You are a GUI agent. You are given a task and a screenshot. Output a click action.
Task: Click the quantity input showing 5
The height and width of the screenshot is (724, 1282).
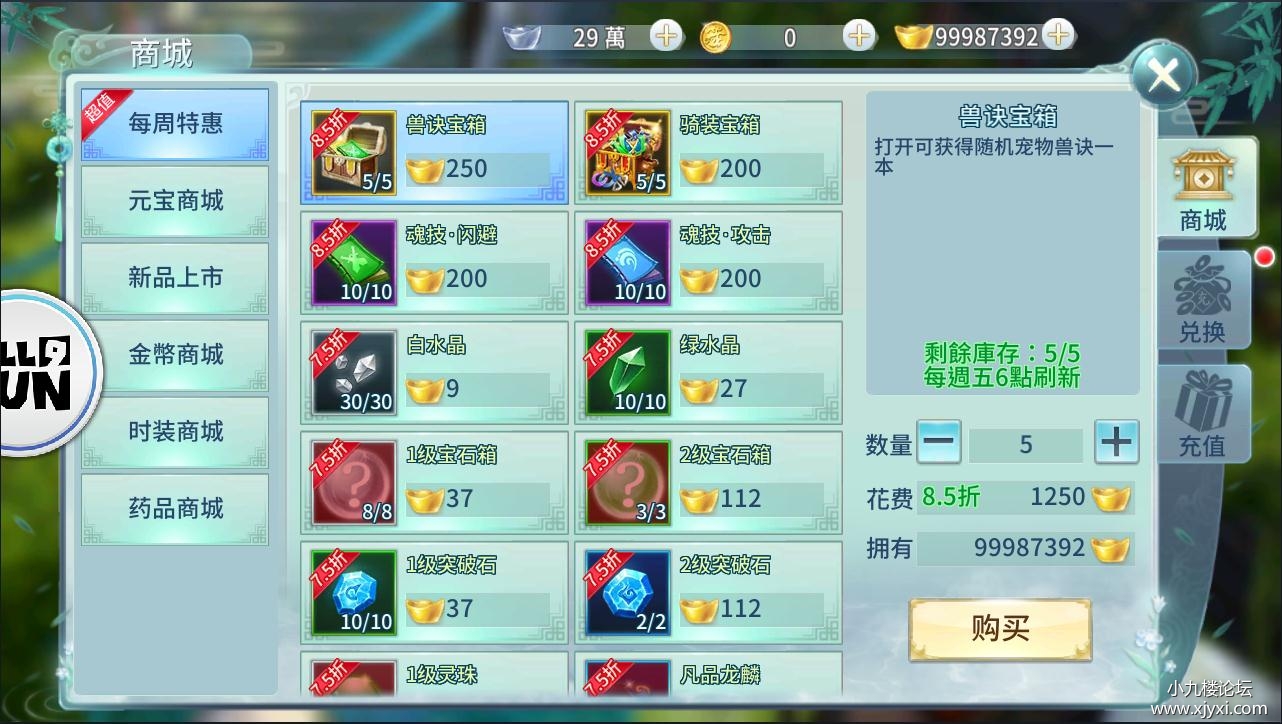(1027, 443)
